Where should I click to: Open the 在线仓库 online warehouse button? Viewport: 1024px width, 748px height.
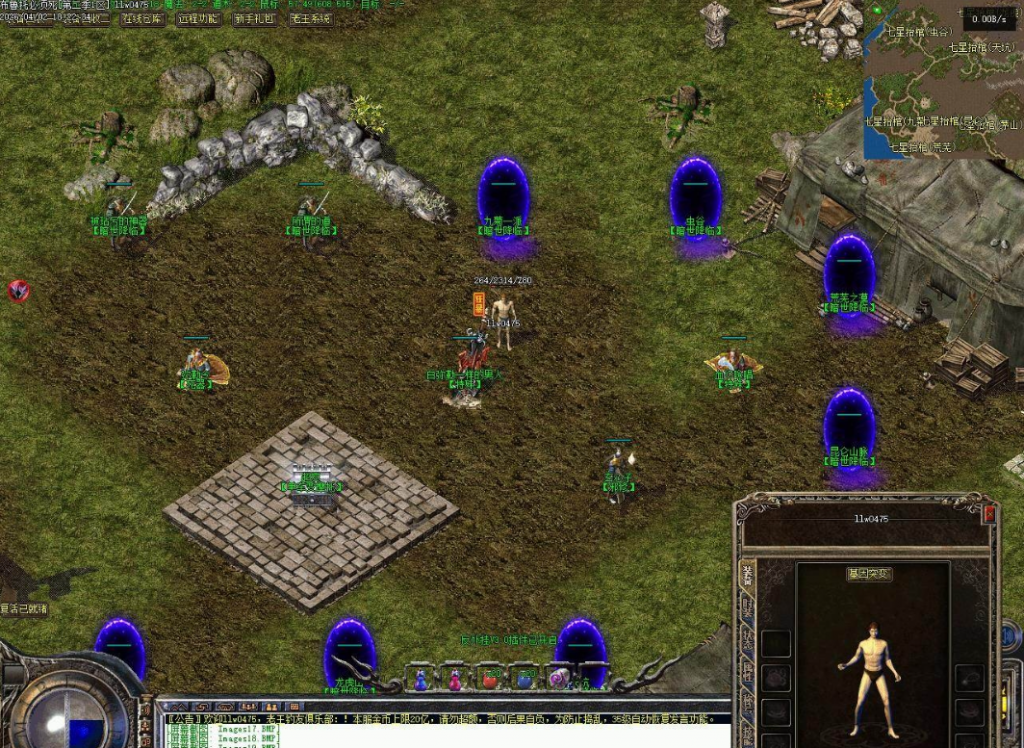[141, 18]
